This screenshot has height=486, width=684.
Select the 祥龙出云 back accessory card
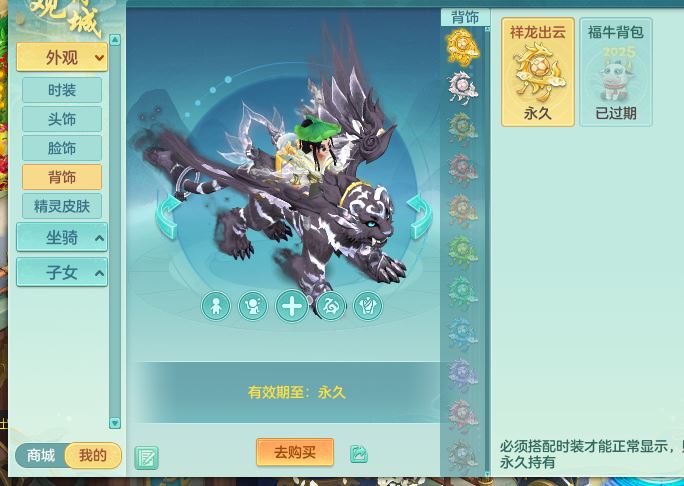(x=538, y=73)
